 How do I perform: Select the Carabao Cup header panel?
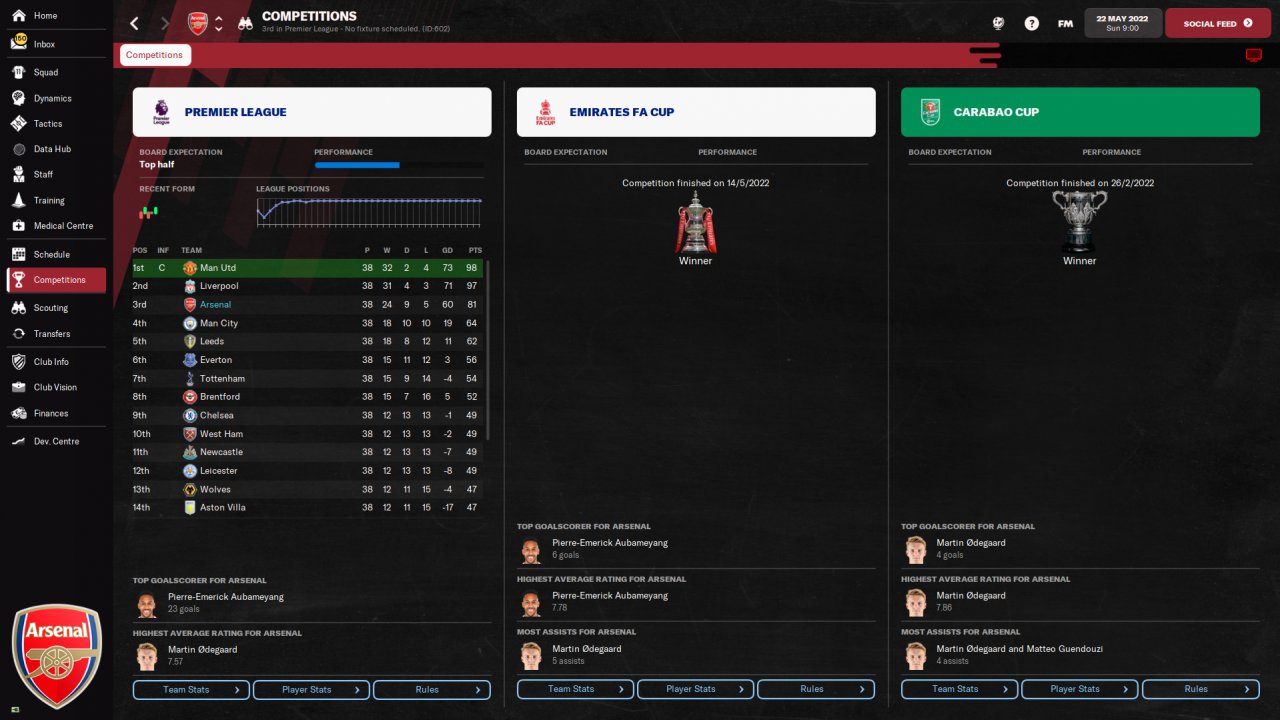(x=1080, y=112)
